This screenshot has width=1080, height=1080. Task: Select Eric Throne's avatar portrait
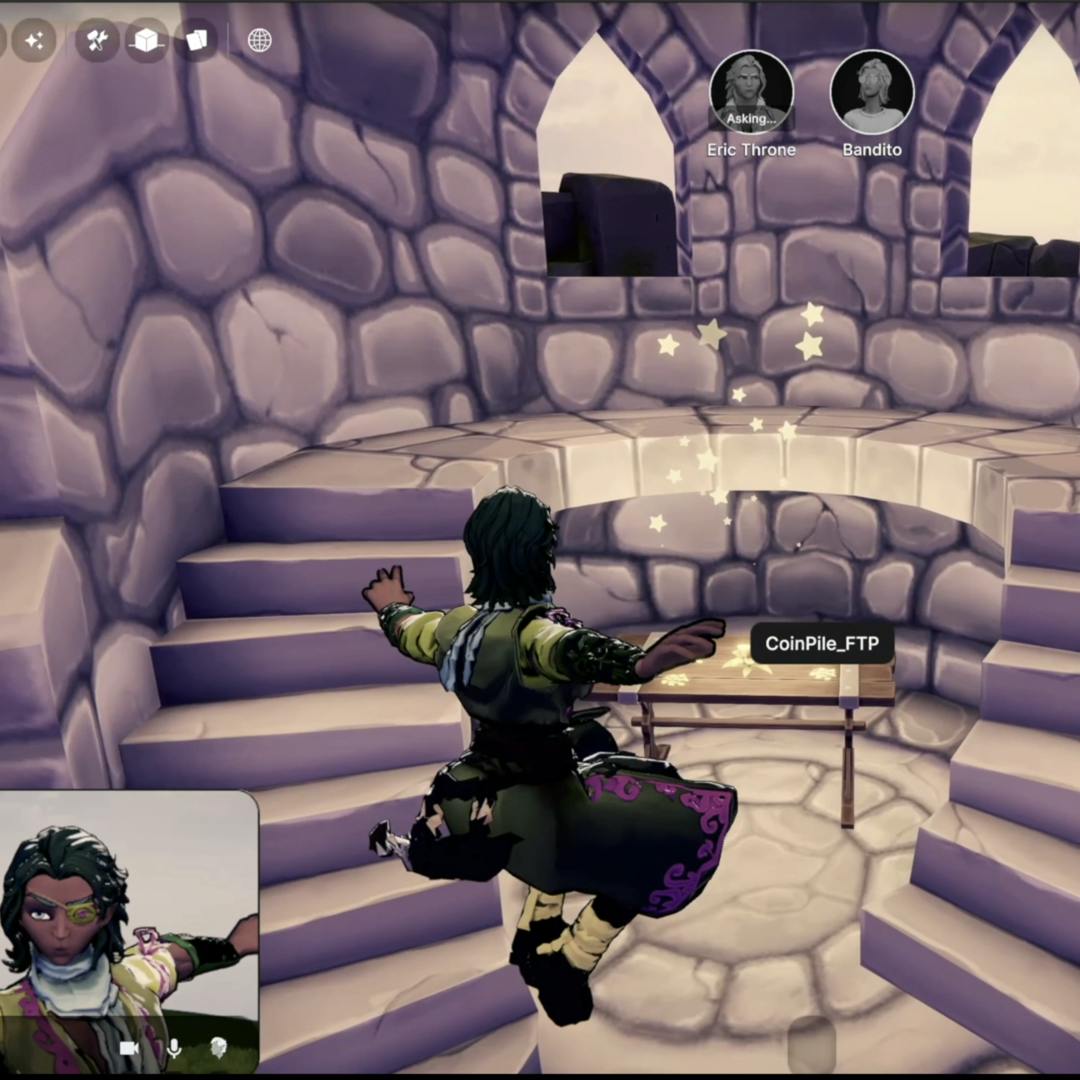pos(751,93)
